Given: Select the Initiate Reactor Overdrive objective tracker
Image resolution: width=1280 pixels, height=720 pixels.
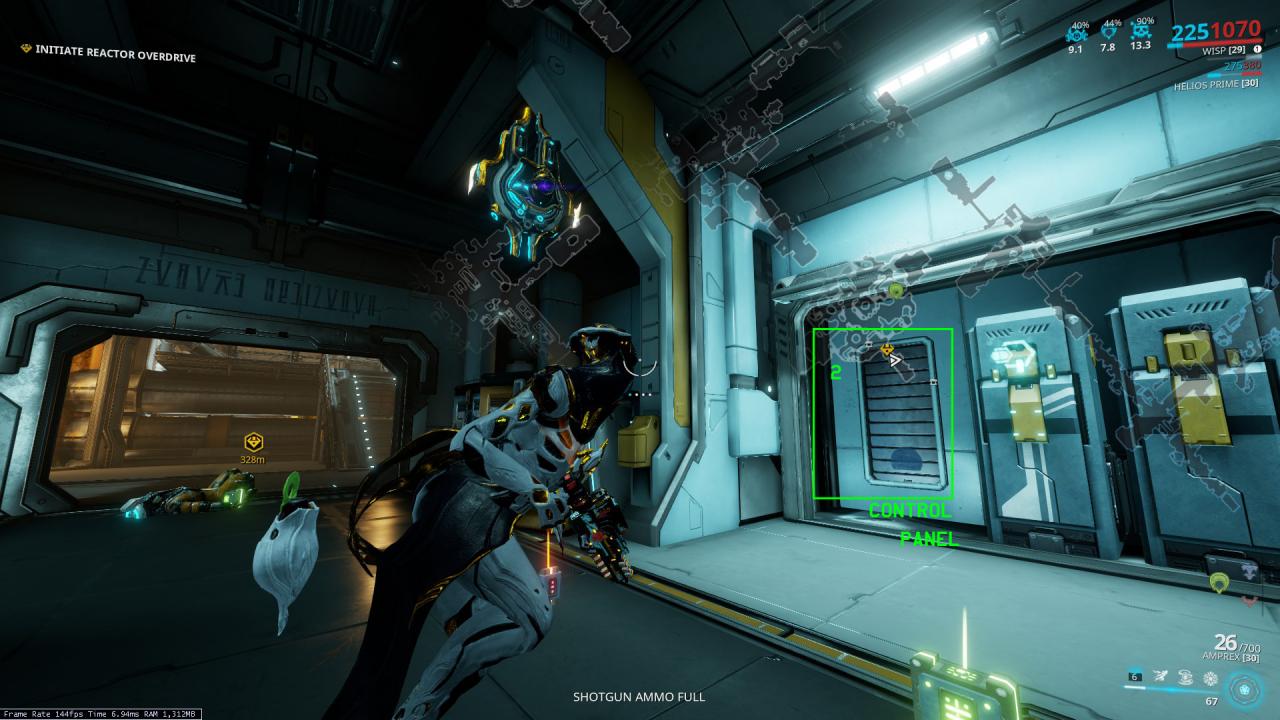Looking at the screenshot, I should pyautogui.click(x=109, y=56).
